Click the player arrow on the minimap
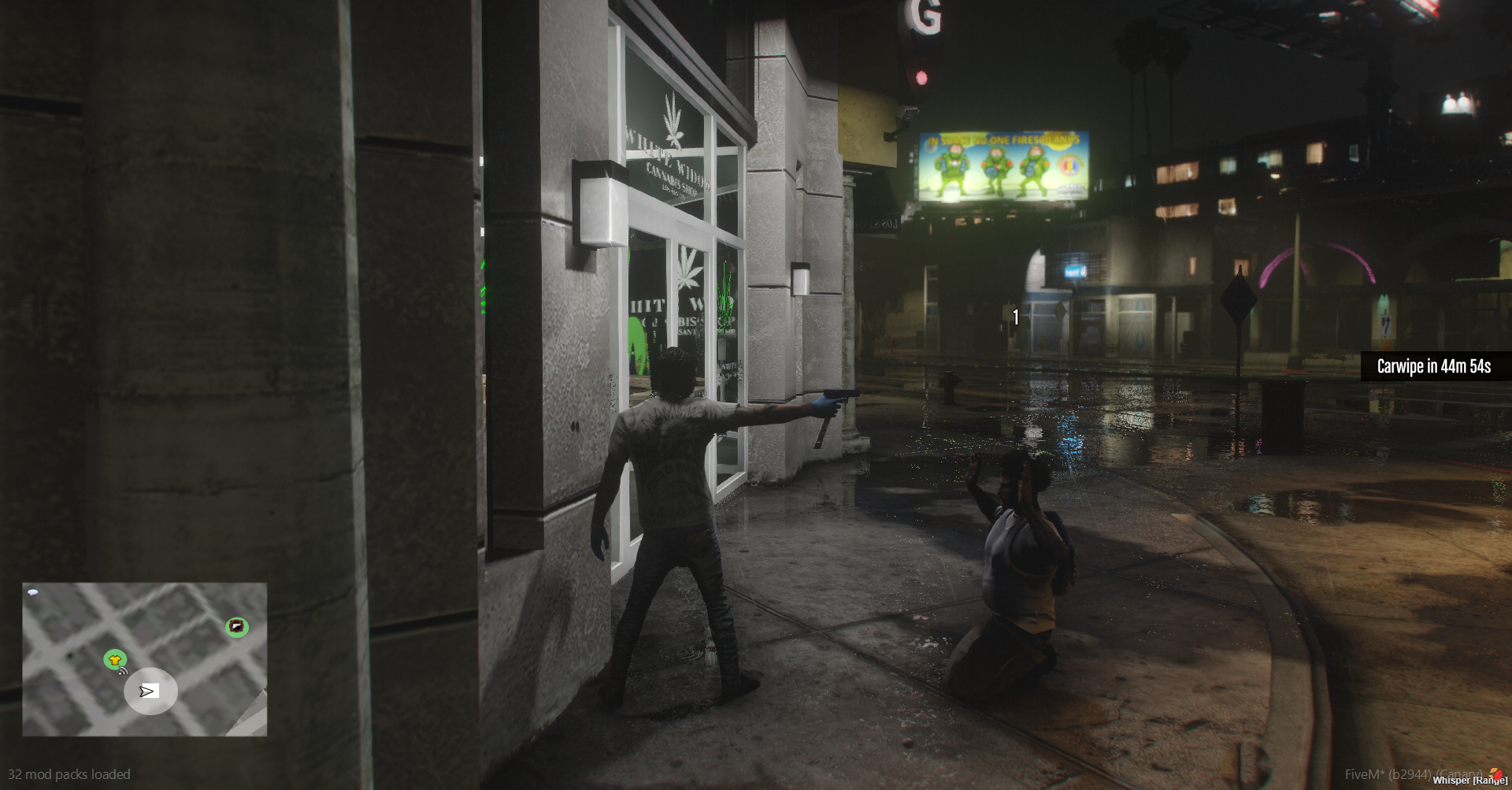This screenshot has width=1512, height=790. click(x=148, y=692)
